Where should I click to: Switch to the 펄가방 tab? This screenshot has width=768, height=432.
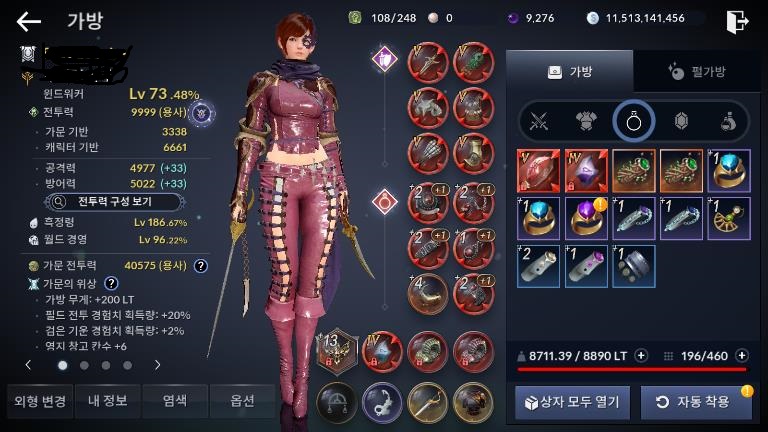click(697, 72)
